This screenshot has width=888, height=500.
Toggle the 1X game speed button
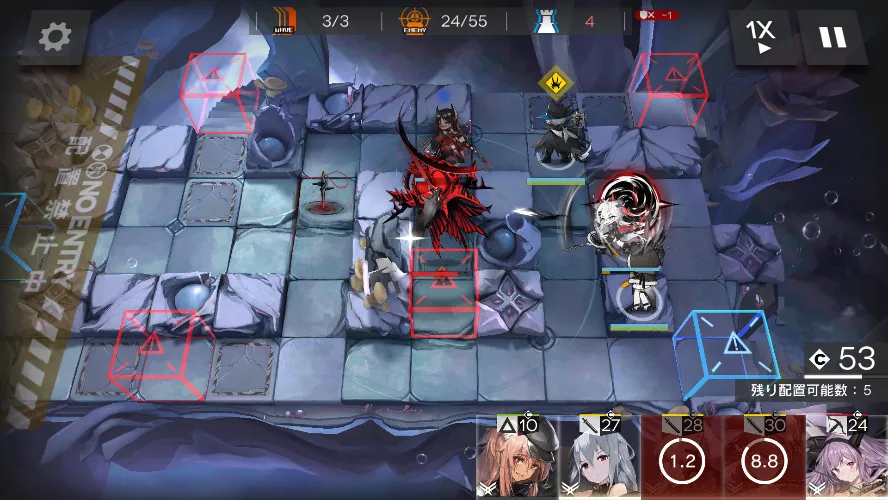point(764,37)
